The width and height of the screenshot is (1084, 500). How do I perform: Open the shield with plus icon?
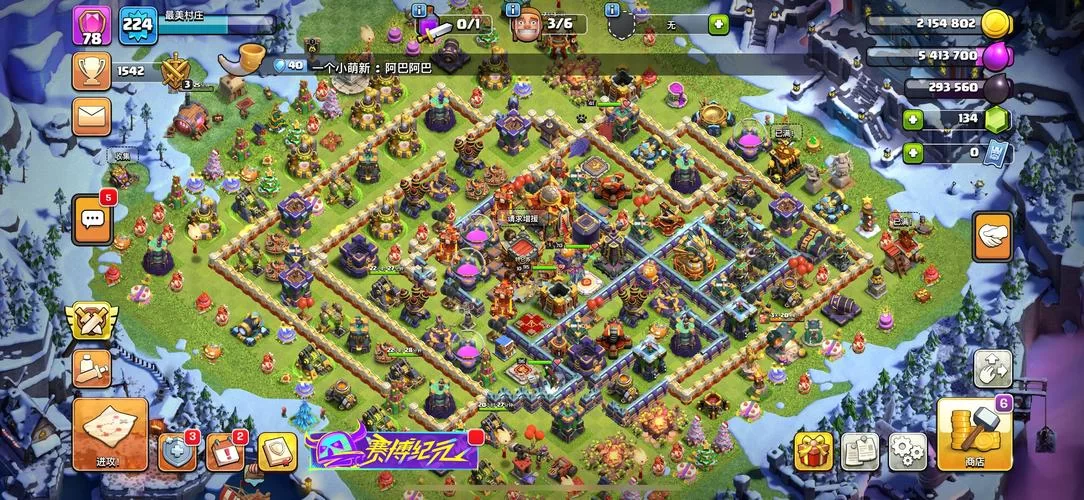tap(178, 452)
